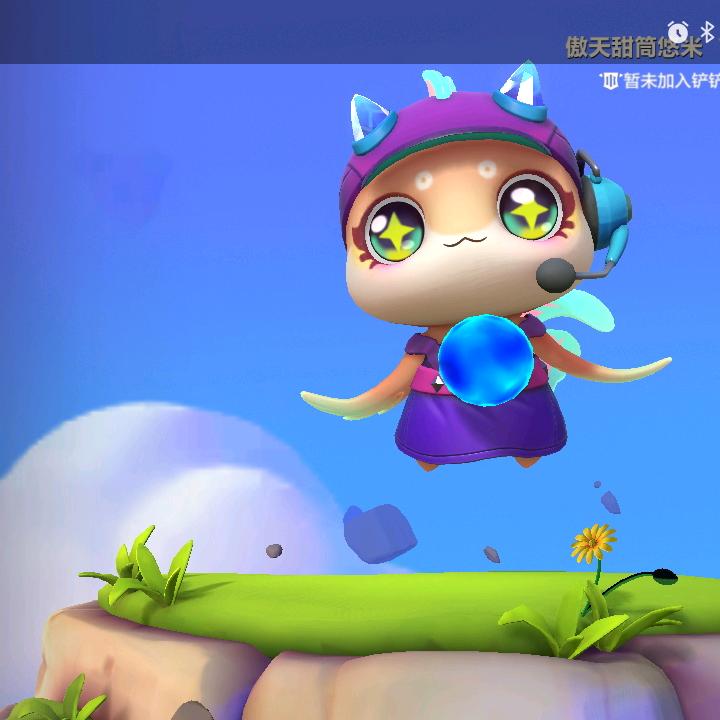Tap the player name 傲天甜筒您来
Screen dimensions: 720x720
[x=634, y=47]
